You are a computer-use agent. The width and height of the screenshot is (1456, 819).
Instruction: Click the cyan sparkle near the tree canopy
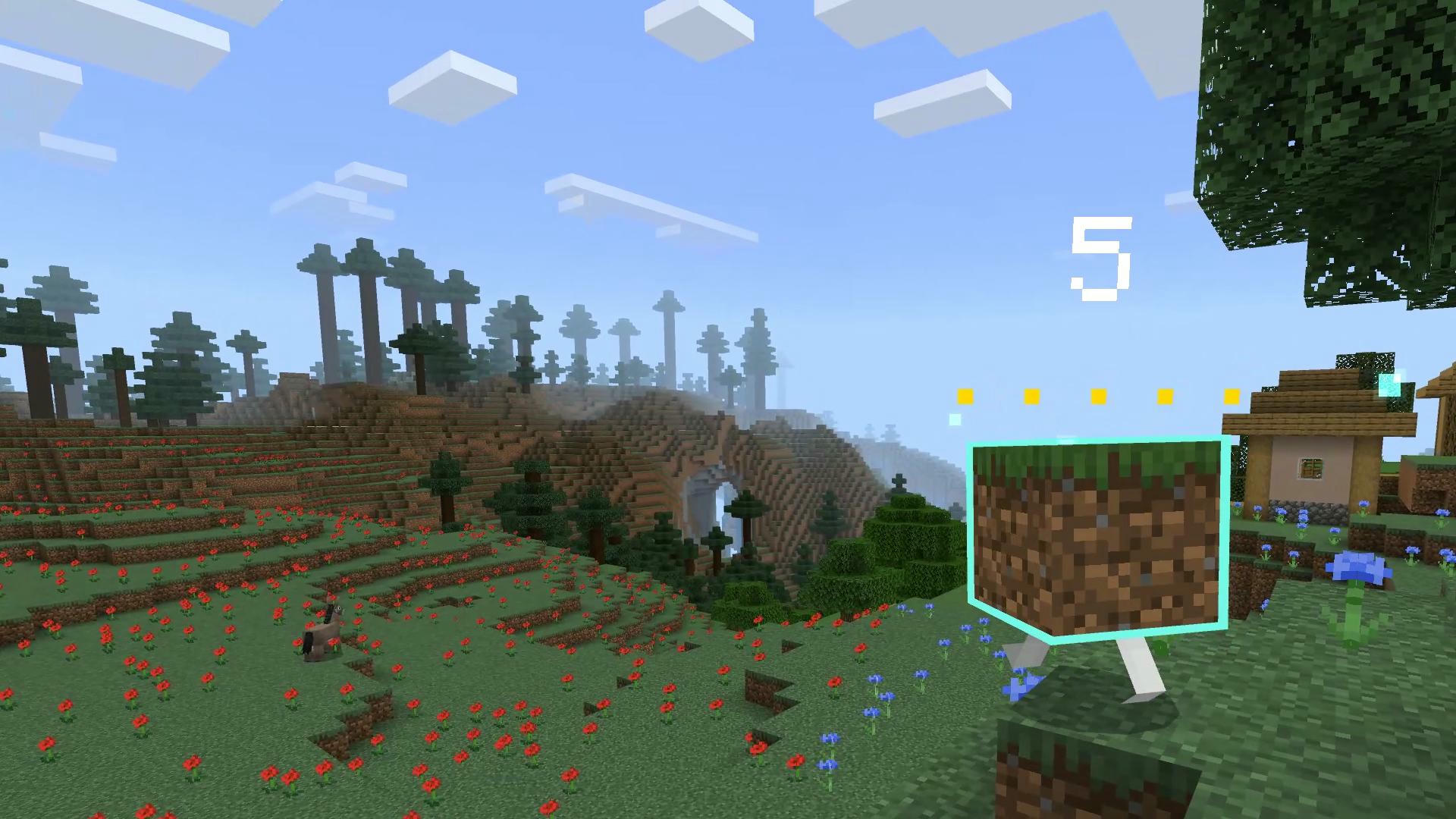pos(1390,385)
